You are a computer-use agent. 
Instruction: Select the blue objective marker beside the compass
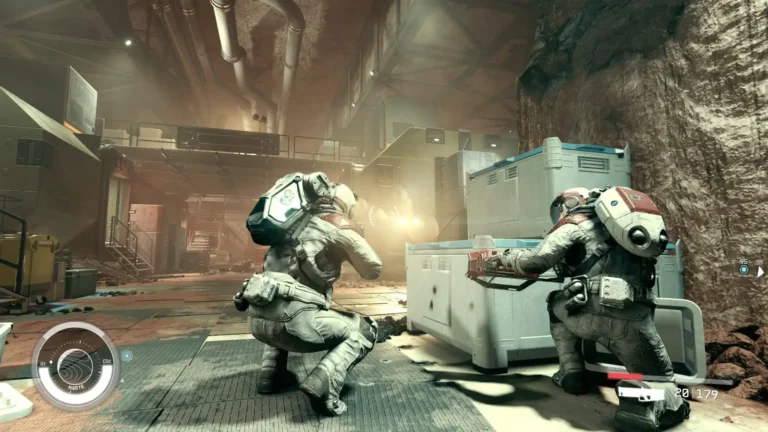[x=127, y=354]
